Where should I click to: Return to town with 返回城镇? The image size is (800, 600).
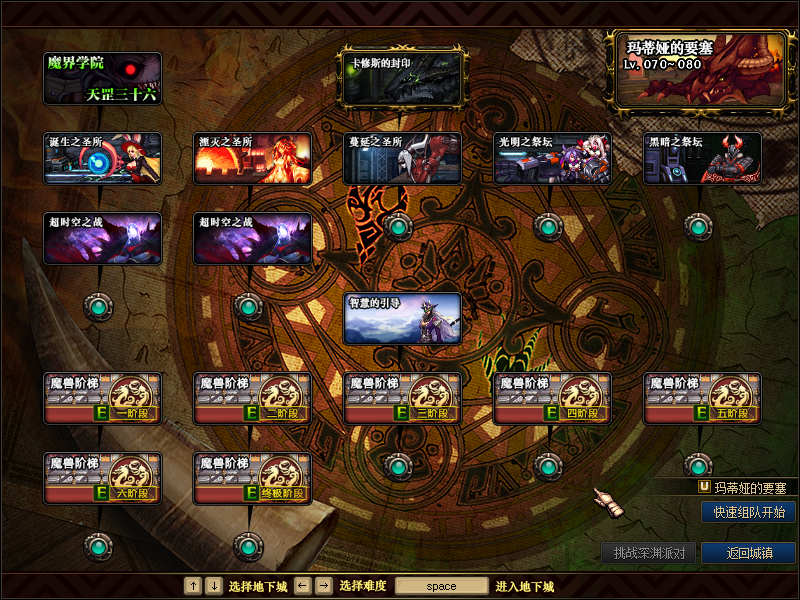pyautogui.click(x=748, y=553)
